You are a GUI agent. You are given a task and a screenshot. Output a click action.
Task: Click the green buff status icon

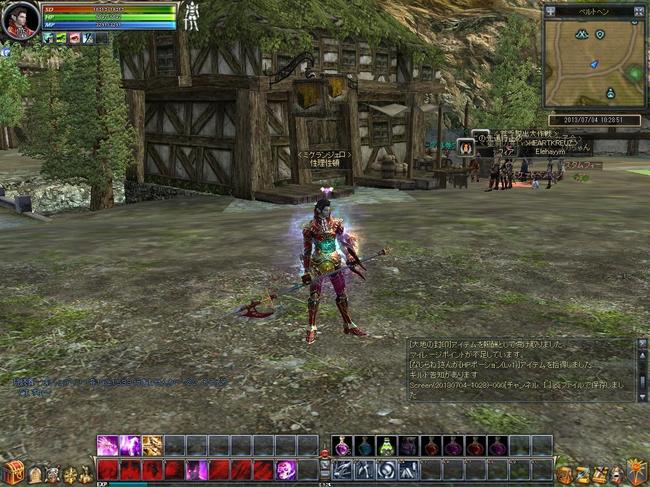(x=60, y=38)
